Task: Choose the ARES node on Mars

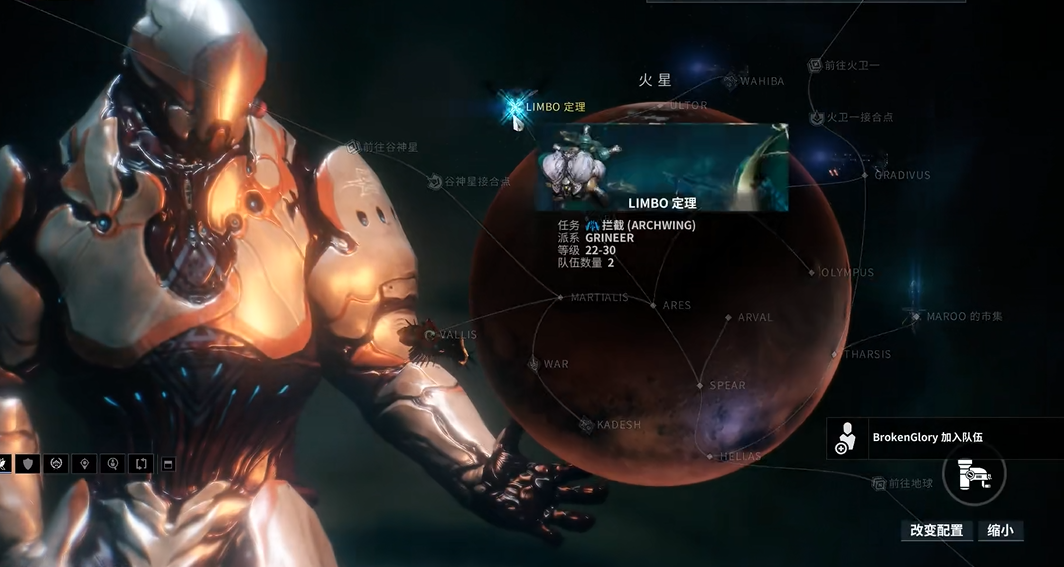Action: pos(653,305)
